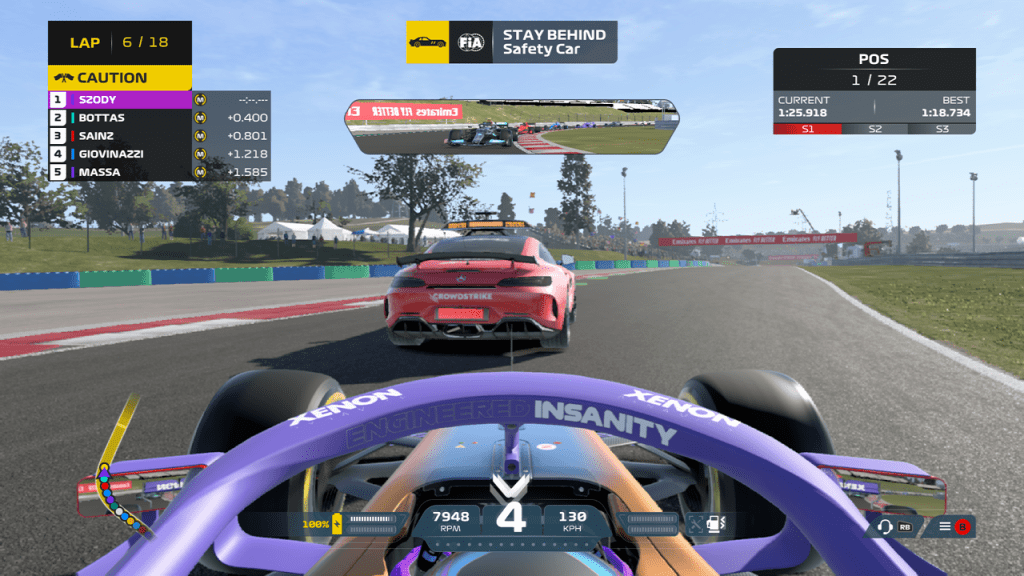Image resolution: width=1024 pixels, height=576 pixels.
Task: Open the race engineer headset radio
Action: pos(885,526)
